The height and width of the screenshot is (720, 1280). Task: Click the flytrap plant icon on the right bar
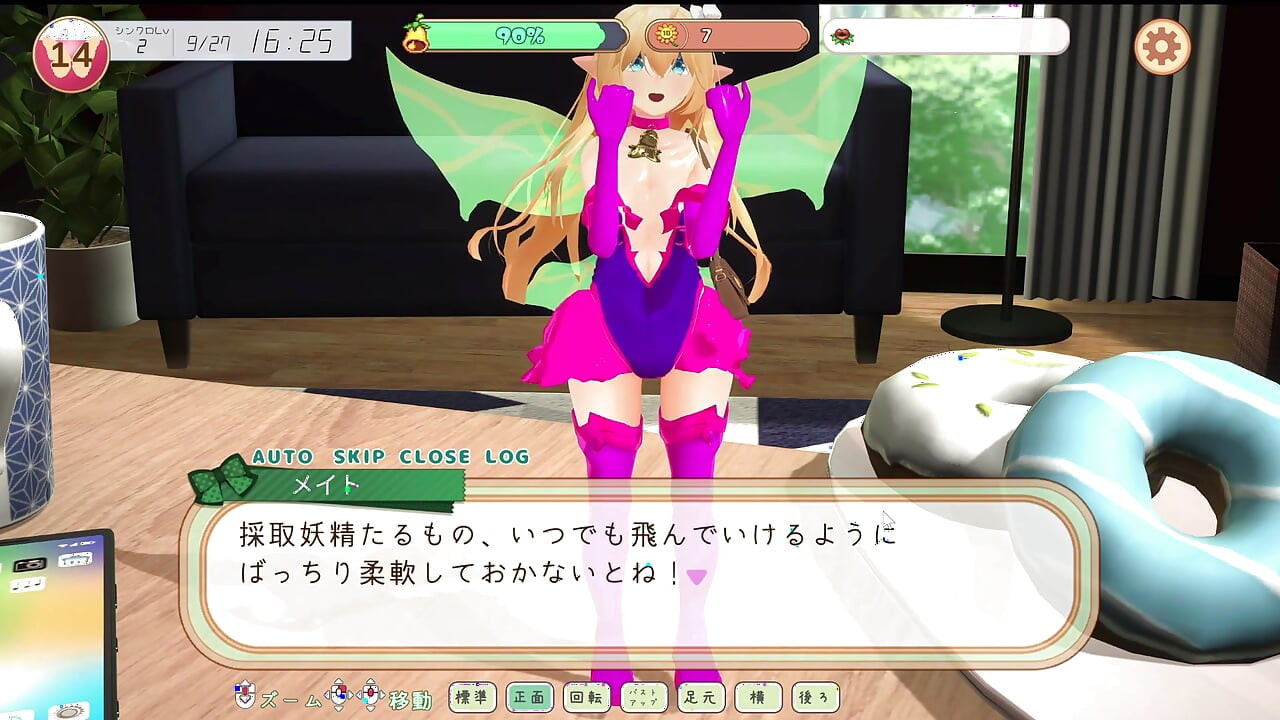[x=843, y=37]
